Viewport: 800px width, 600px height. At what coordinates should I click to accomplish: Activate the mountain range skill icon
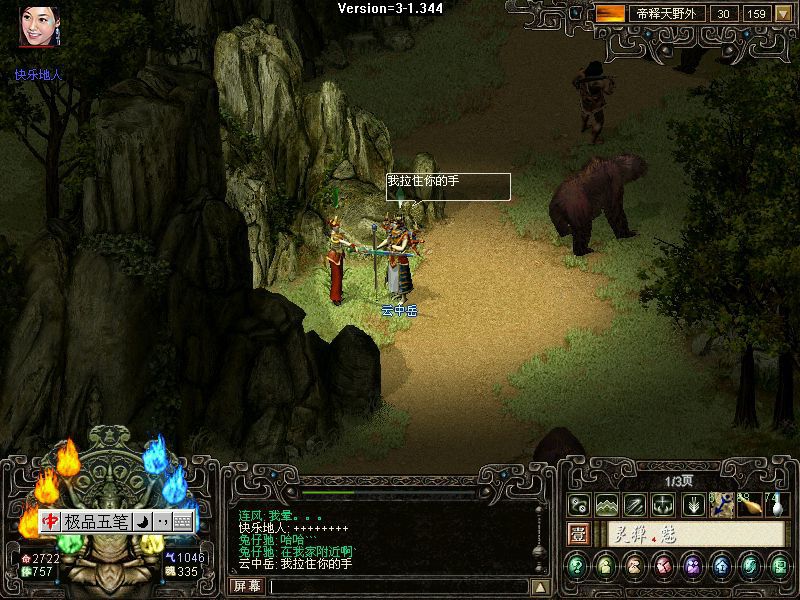click(x=607, y=505)
